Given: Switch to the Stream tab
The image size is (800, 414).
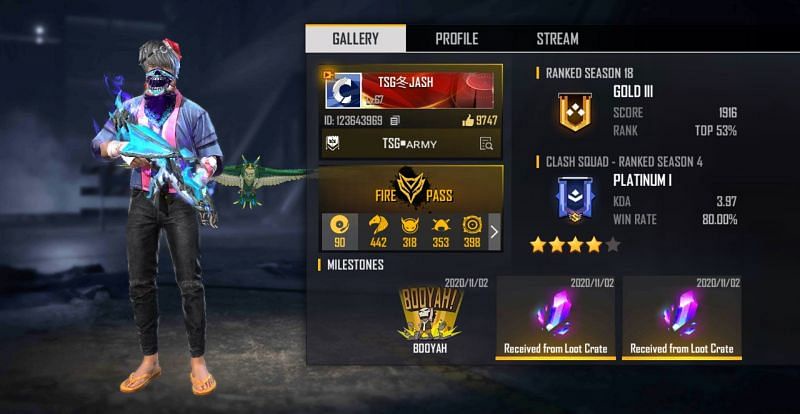Looking at the screenshot, I should [x=557, y=39].
